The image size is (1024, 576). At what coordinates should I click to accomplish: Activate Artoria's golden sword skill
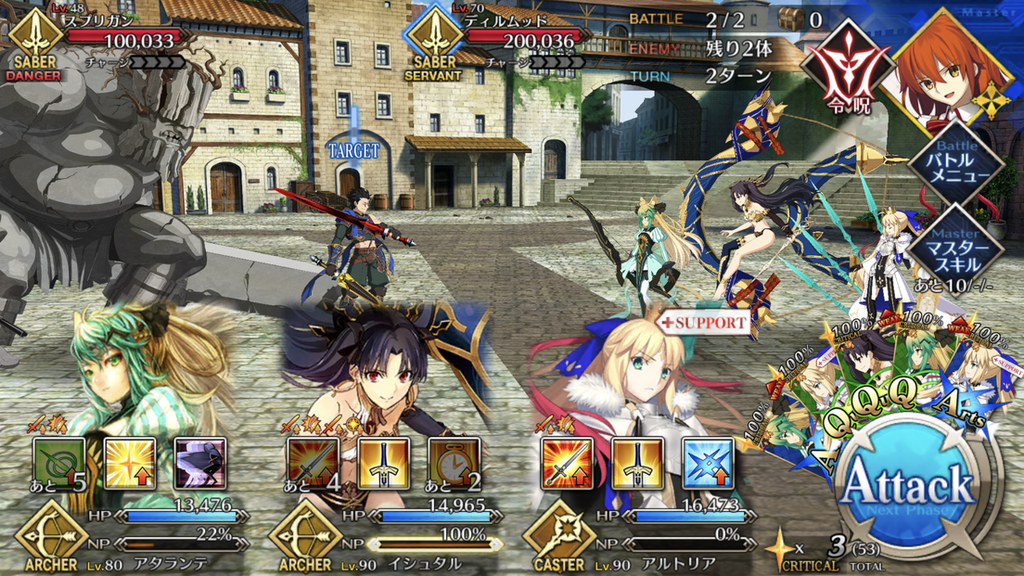[x=638, y=463]
